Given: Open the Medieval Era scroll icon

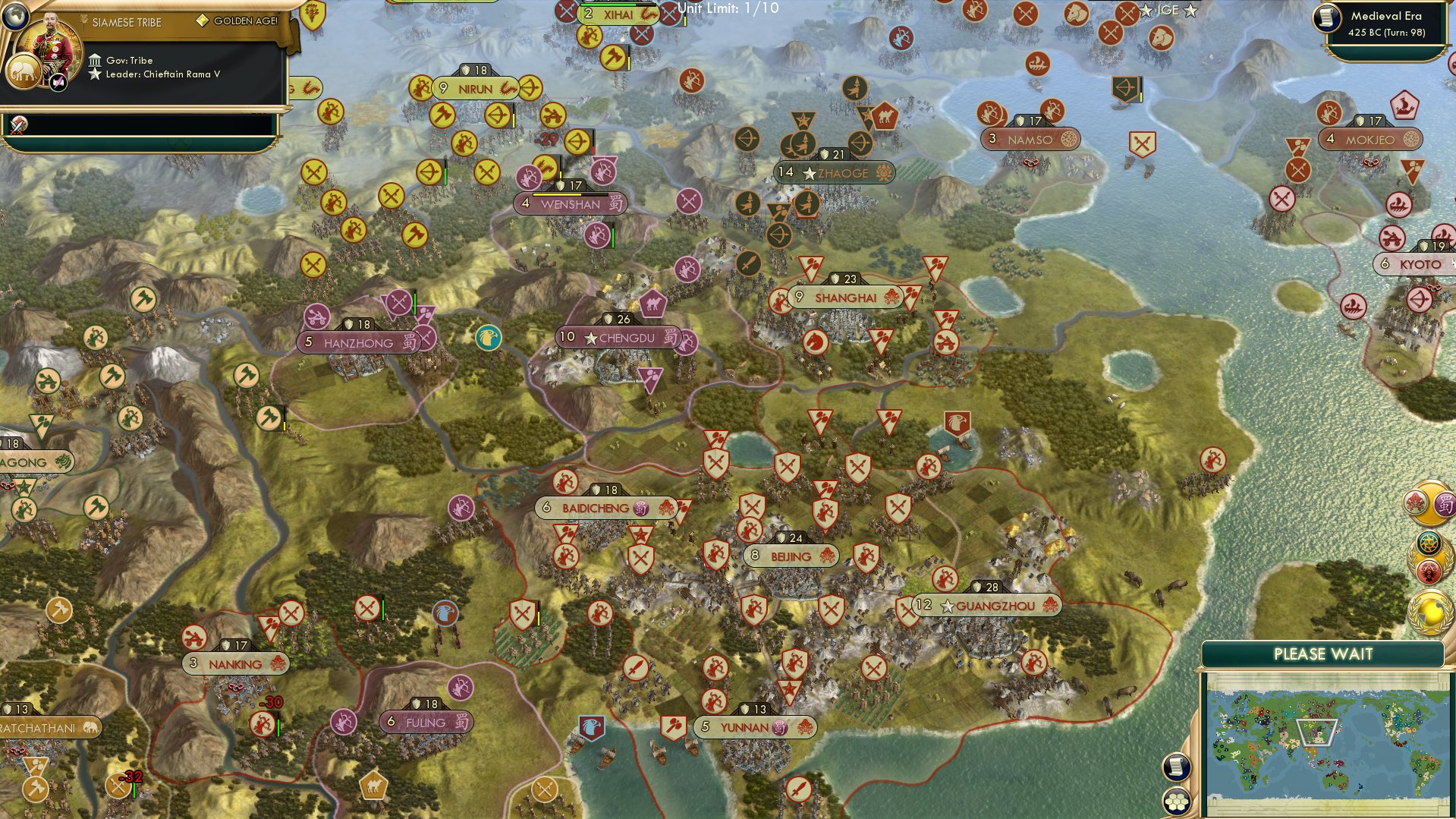Looking at the screenshot, I should pyautogui.click(x=1328, y=18).
